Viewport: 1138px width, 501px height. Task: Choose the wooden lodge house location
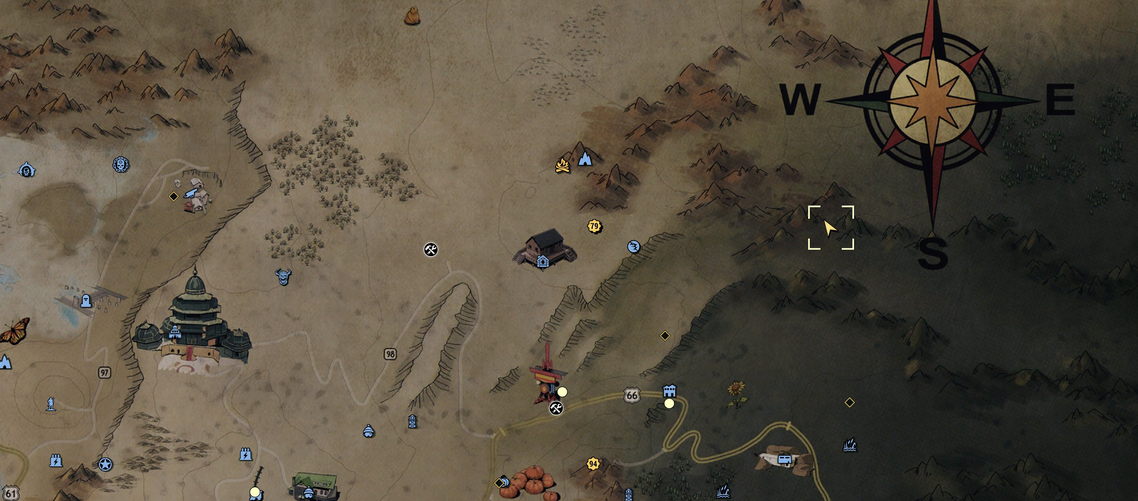[x=545, y=246]
